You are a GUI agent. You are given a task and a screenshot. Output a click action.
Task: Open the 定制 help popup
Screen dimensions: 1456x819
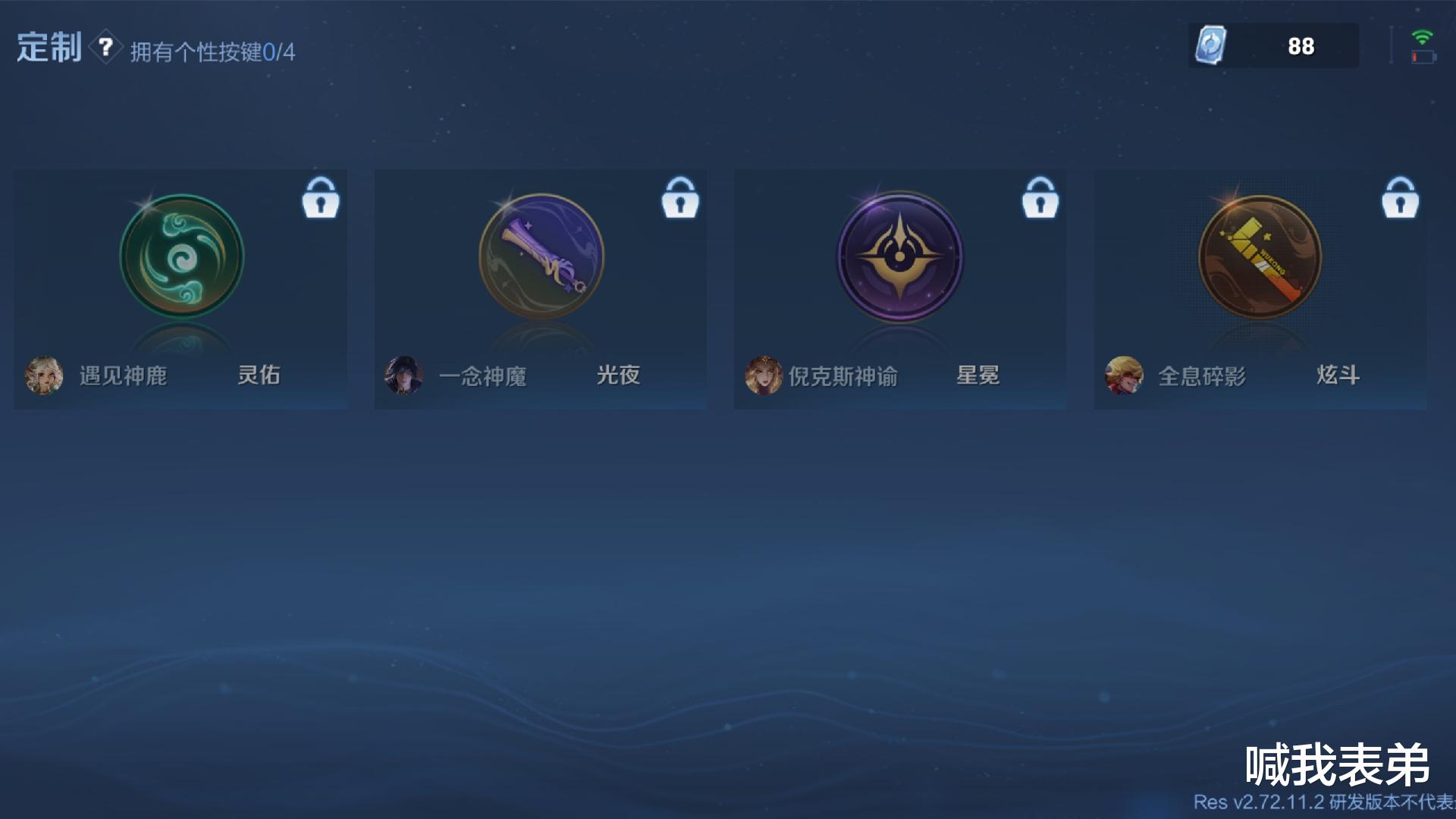pyautogui.click(x=106, y=45)
